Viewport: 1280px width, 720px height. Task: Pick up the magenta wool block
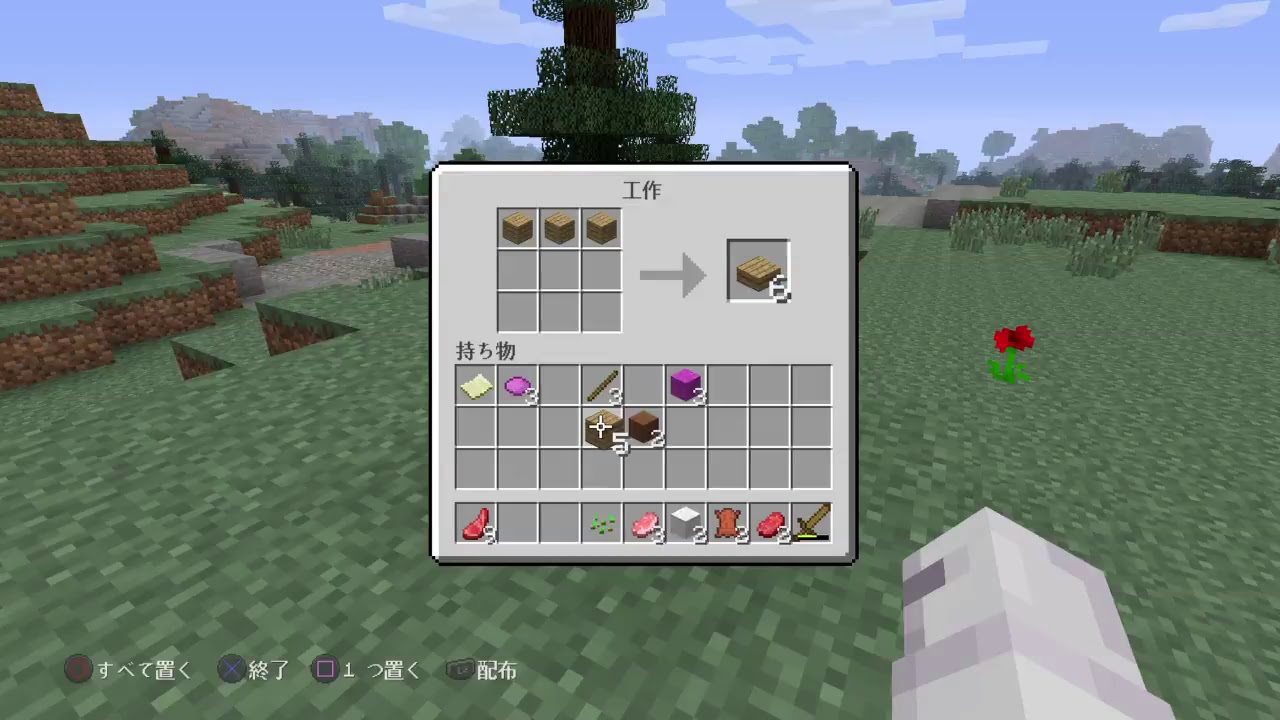[x=685, y=385]
